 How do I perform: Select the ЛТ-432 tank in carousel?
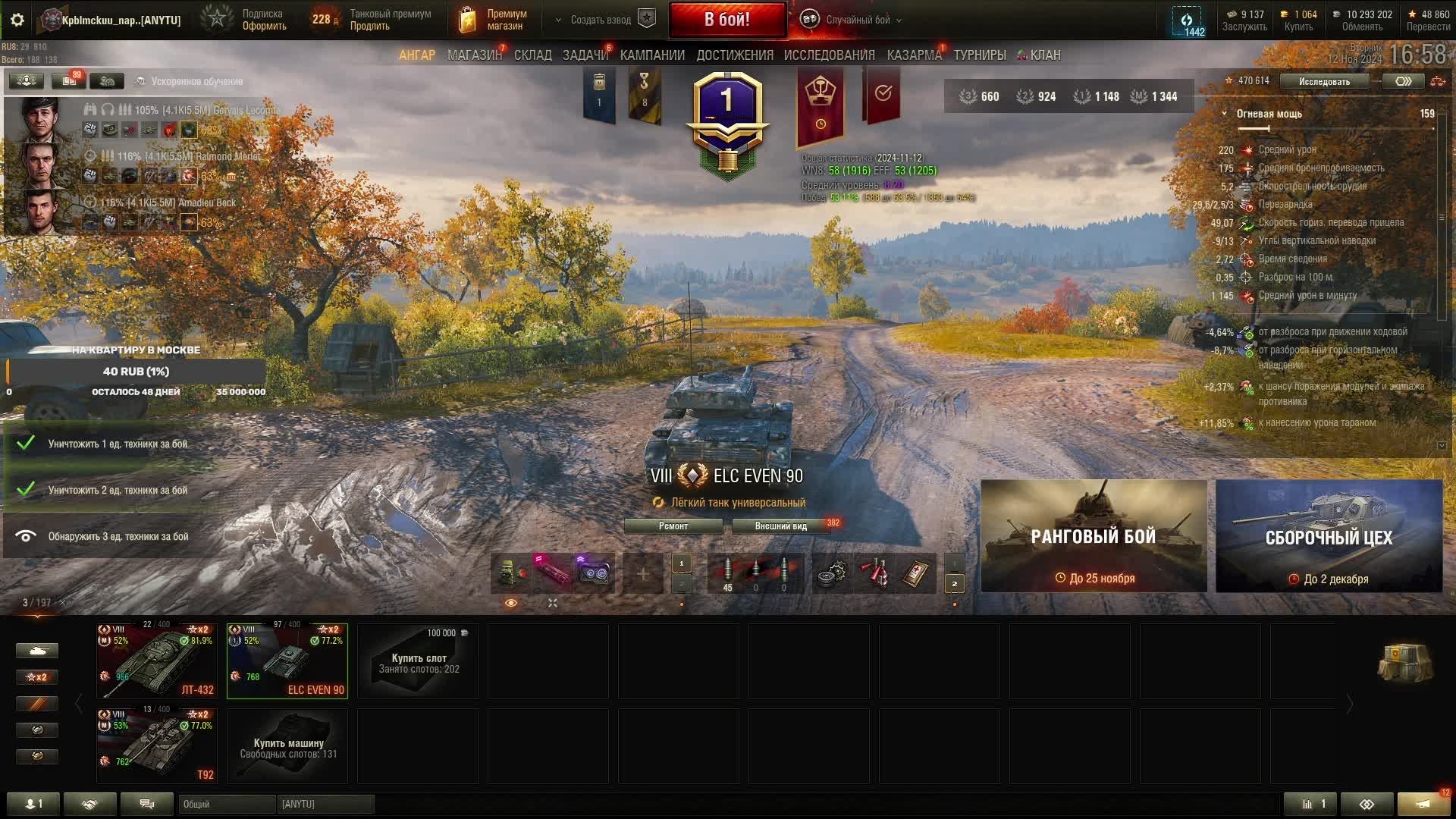157,661
